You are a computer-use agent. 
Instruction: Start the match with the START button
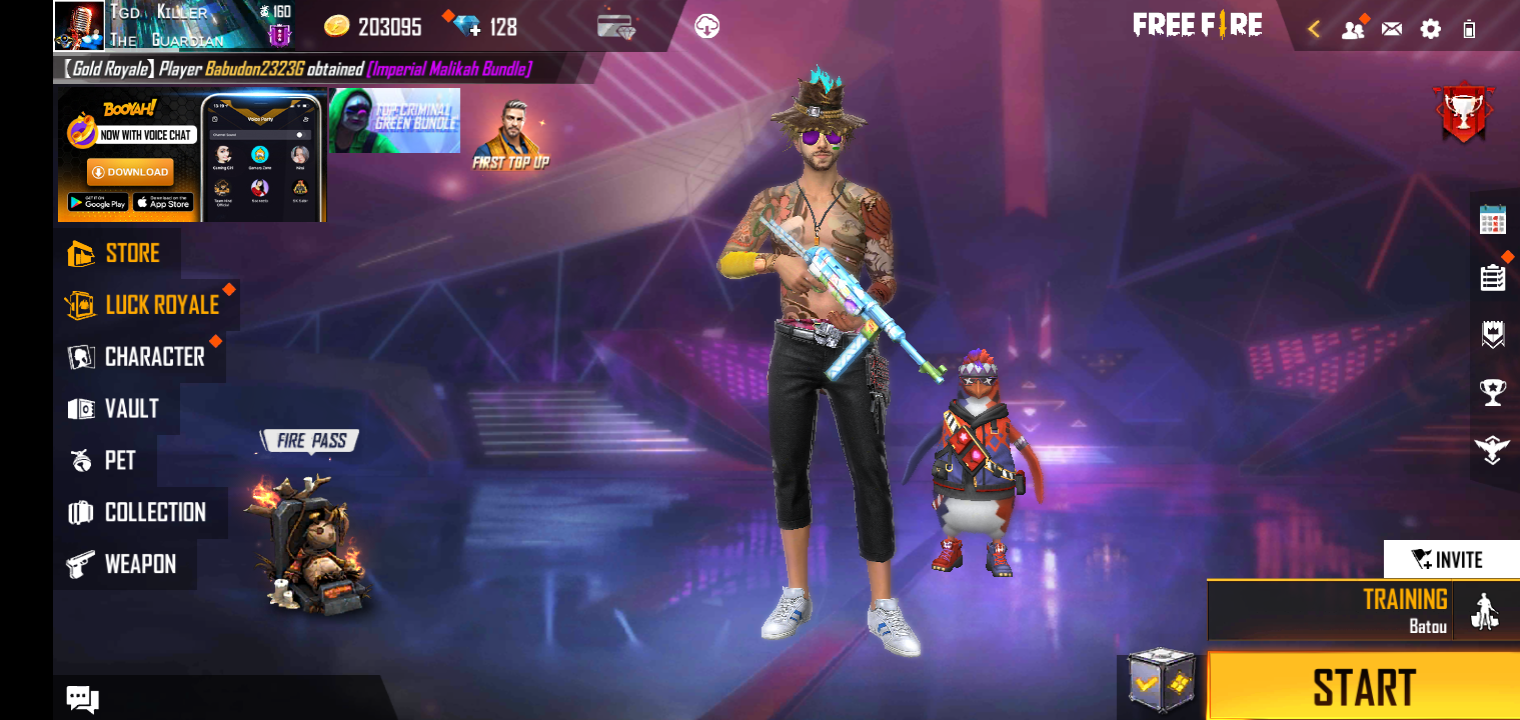(x=1363, y=687)
